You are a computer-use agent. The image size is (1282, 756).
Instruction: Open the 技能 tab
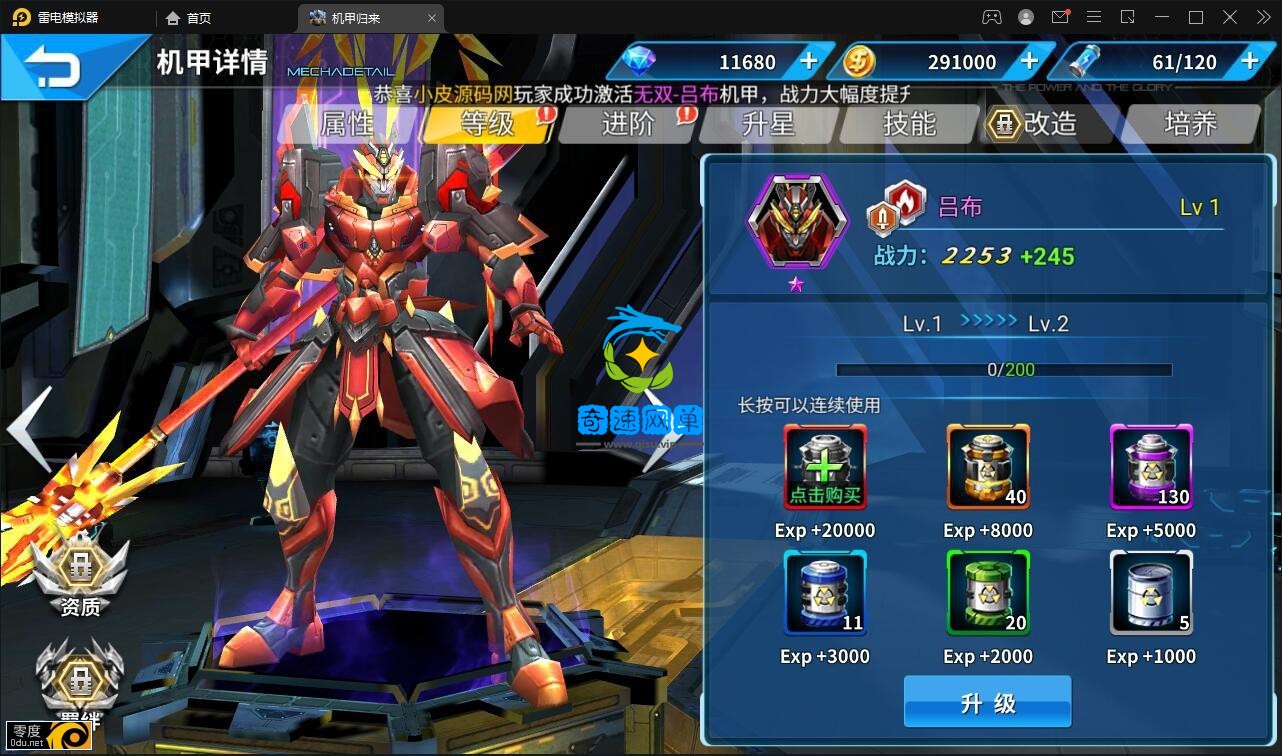coord(909,124)
